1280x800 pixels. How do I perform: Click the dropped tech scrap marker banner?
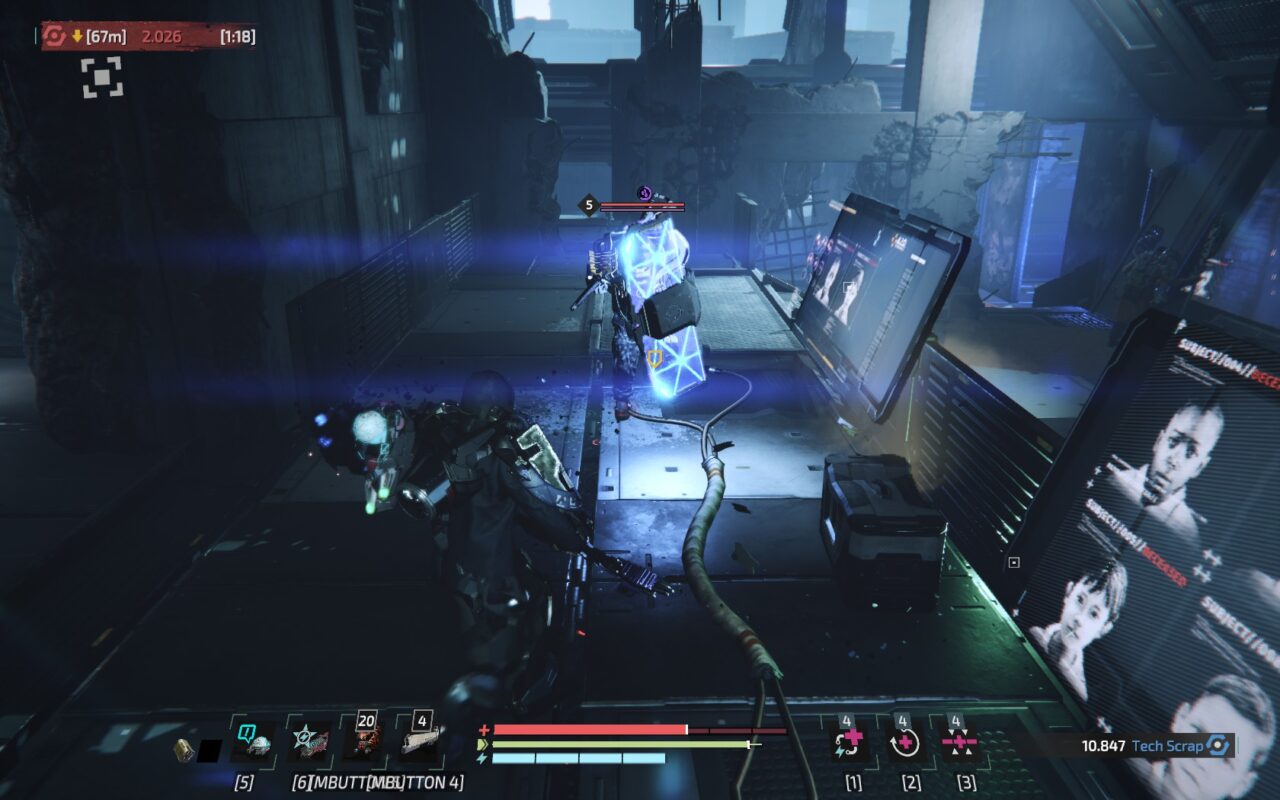147,37
